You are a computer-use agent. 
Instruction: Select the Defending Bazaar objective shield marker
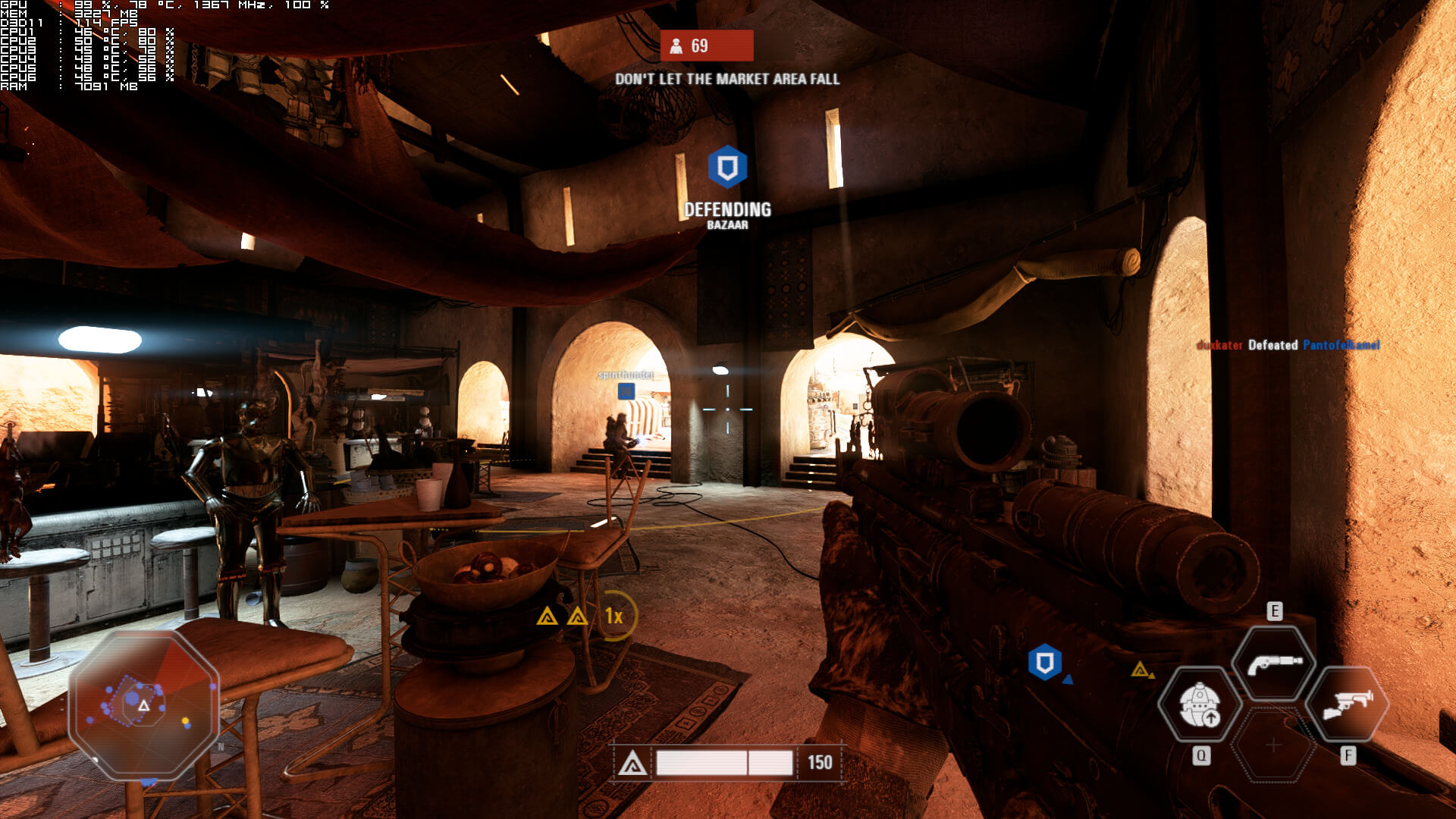(x=727, y=167)
